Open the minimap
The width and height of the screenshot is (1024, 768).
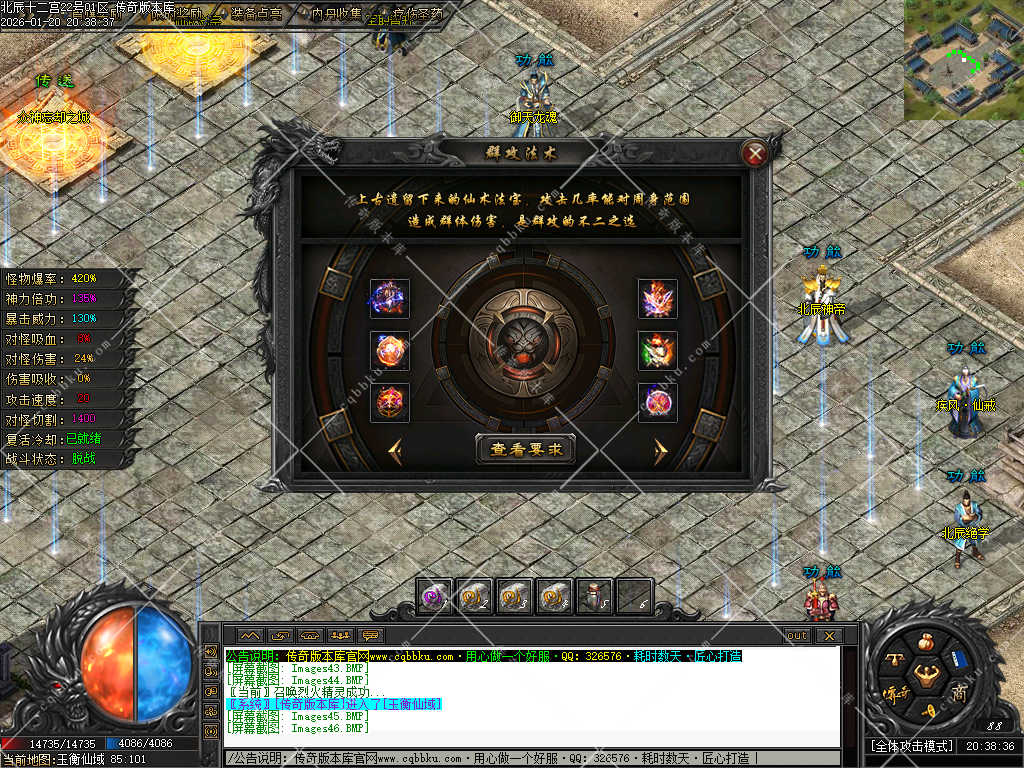963,60
